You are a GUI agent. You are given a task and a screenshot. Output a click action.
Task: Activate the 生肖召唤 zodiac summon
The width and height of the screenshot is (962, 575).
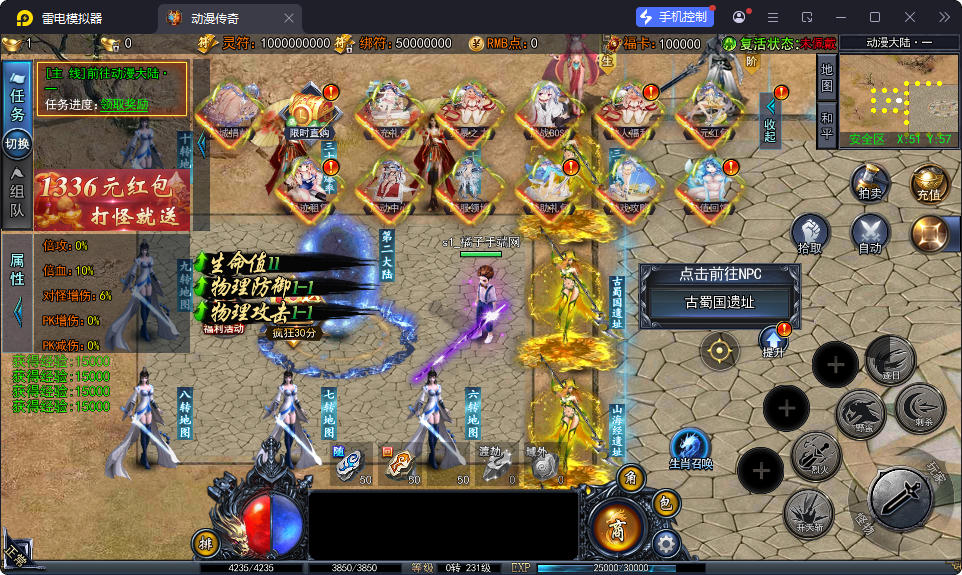point(690,448)
